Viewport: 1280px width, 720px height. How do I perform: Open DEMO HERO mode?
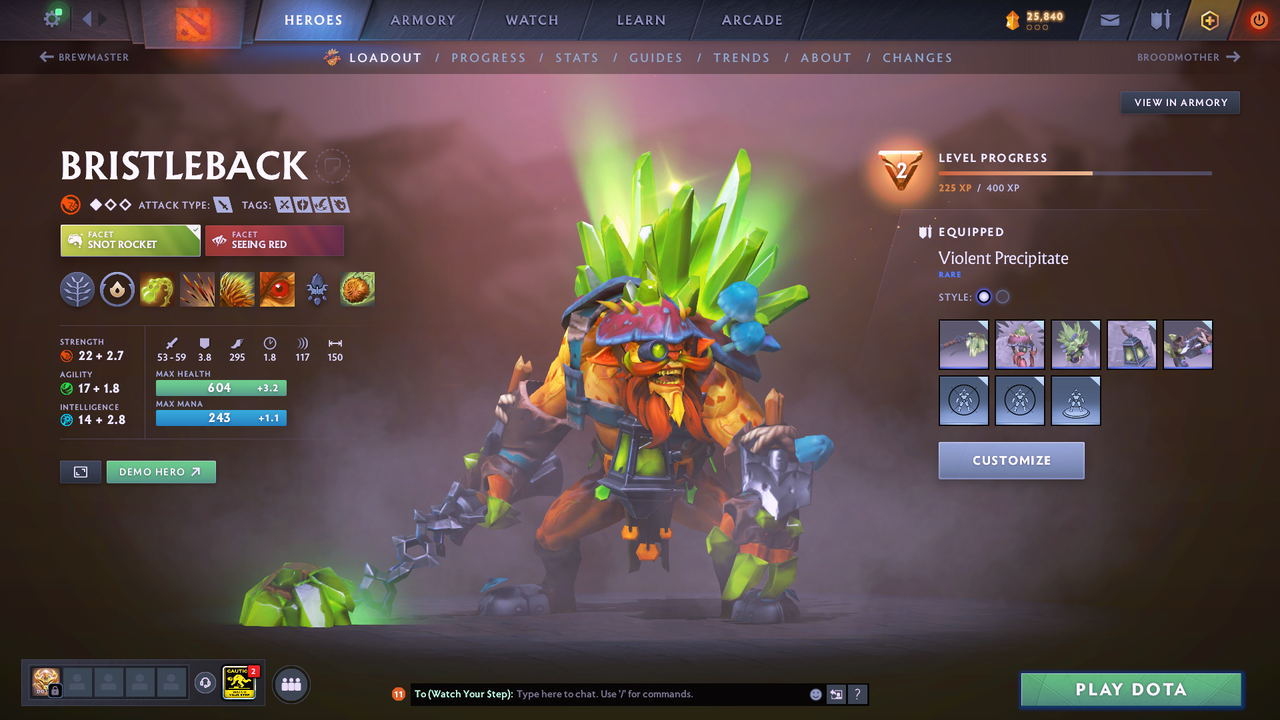pos(160,471)
